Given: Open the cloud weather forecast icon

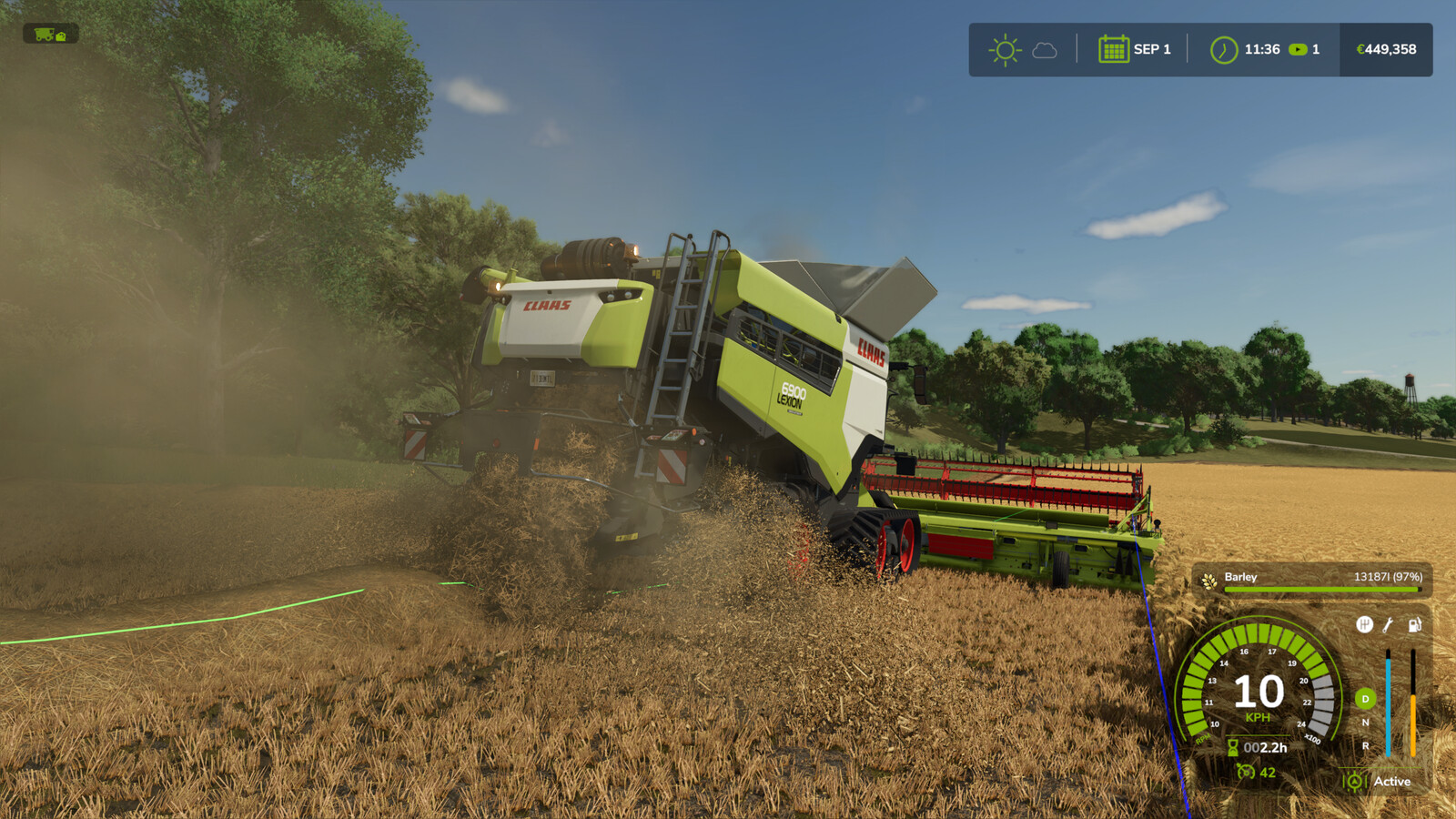Looking at the screenshot, I should (x=1046, y=49).
